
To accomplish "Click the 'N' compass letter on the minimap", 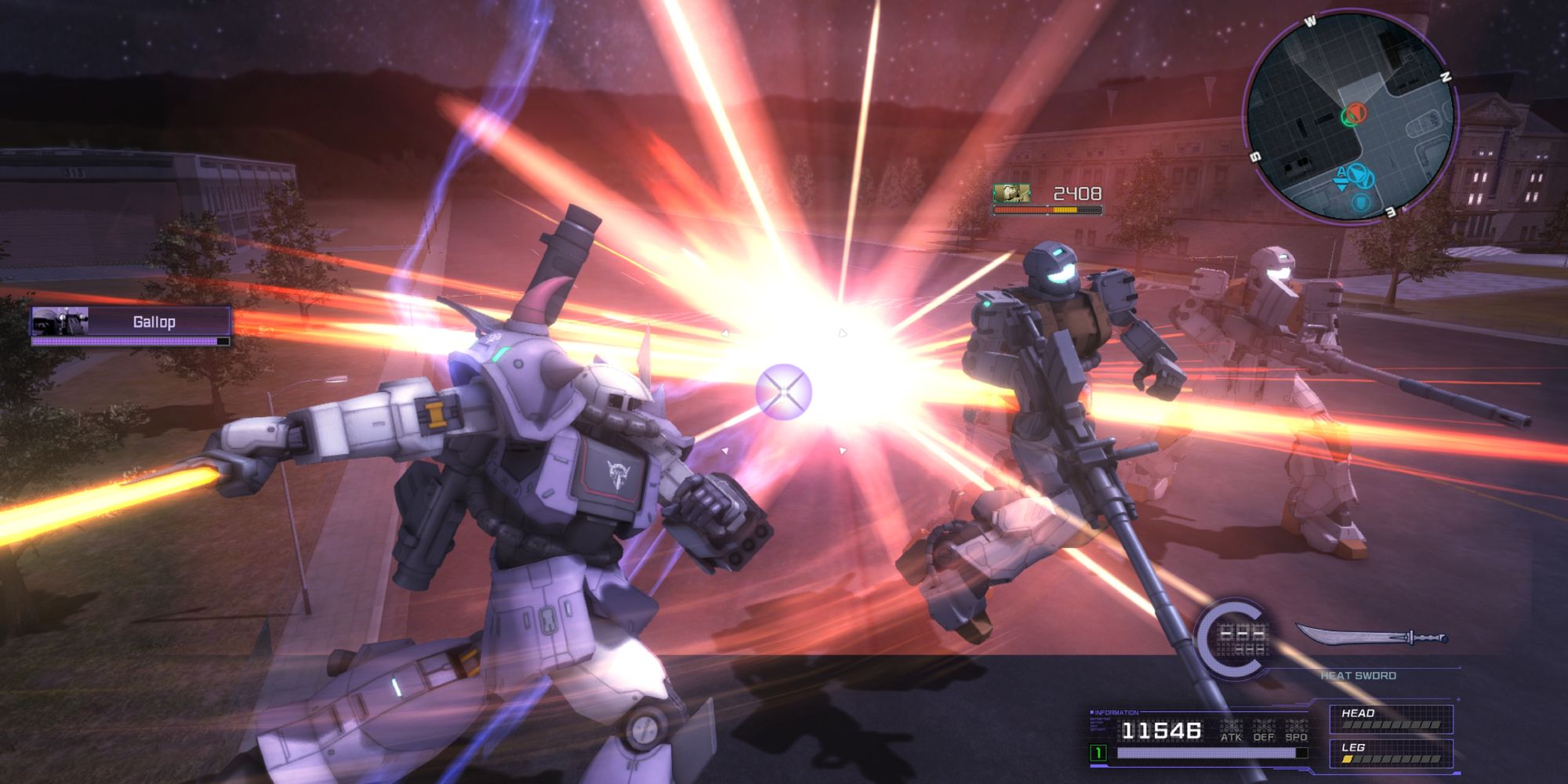I will pos(1446,75).
